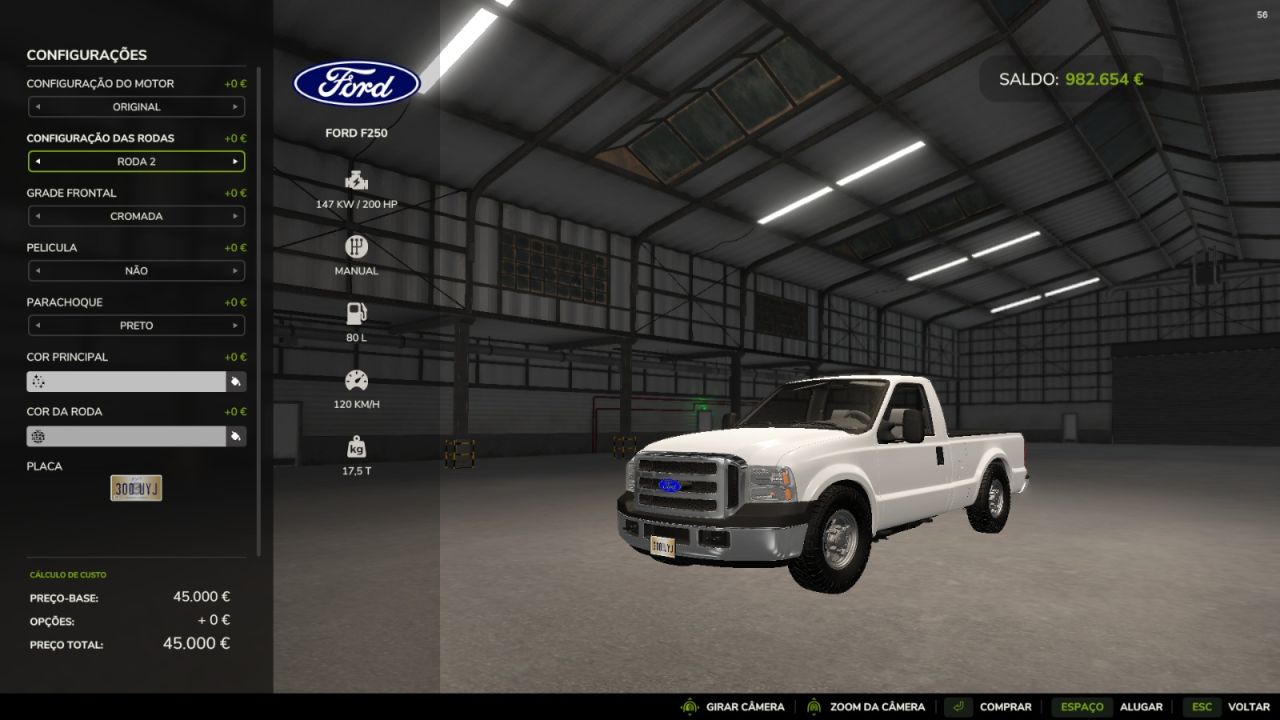Click right arrow on CONFIGURAÇÃO DAS RODAS

[236, 161]
